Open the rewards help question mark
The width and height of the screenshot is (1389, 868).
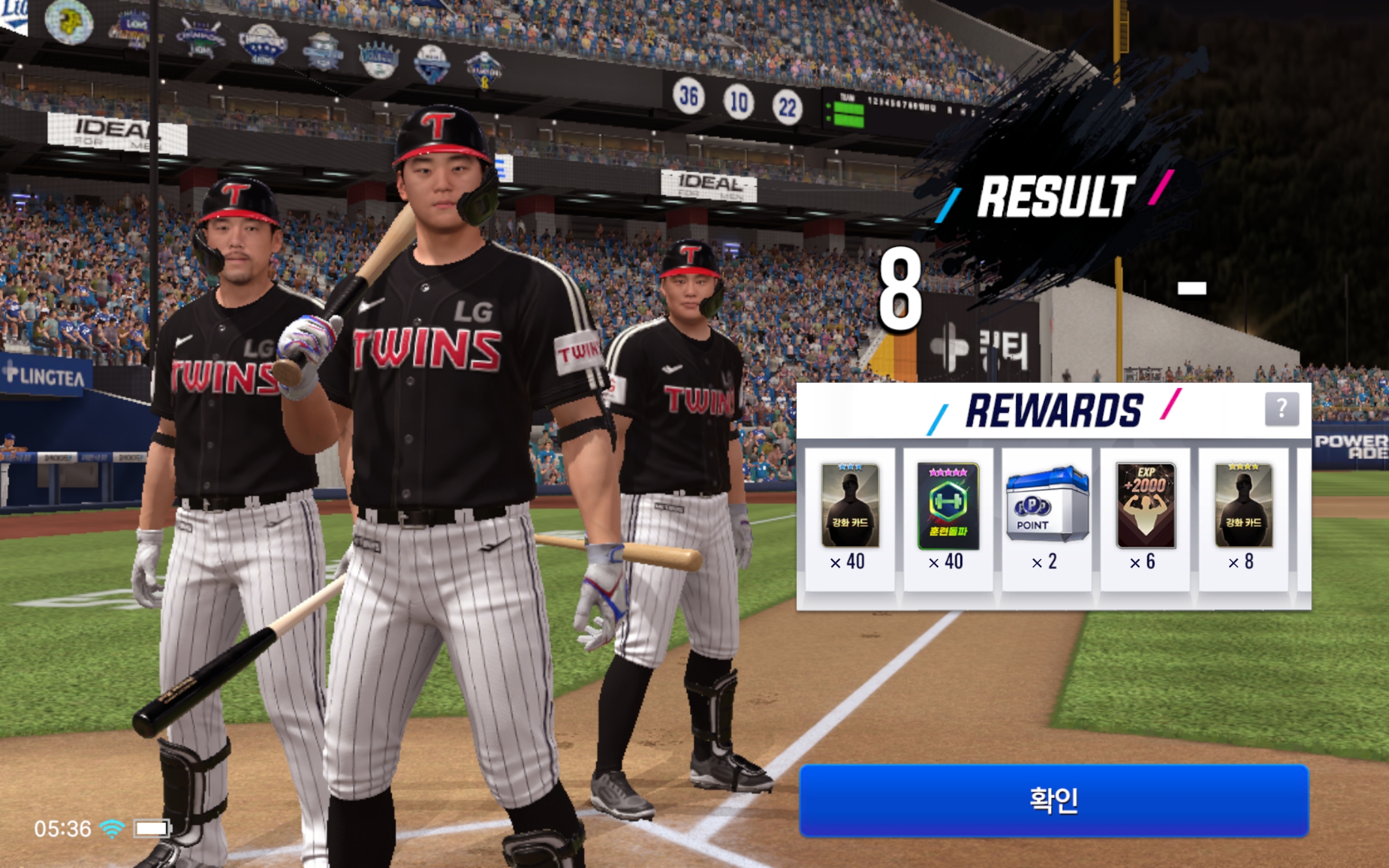[x=1281, y=409]
